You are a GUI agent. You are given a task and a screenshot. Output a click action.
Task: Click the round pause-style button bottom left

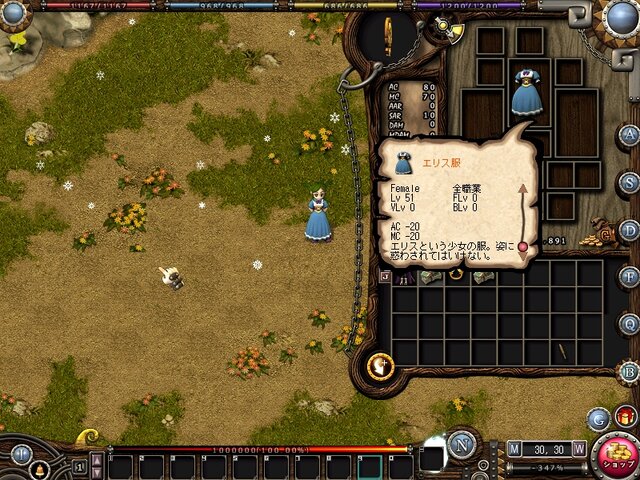23,453
